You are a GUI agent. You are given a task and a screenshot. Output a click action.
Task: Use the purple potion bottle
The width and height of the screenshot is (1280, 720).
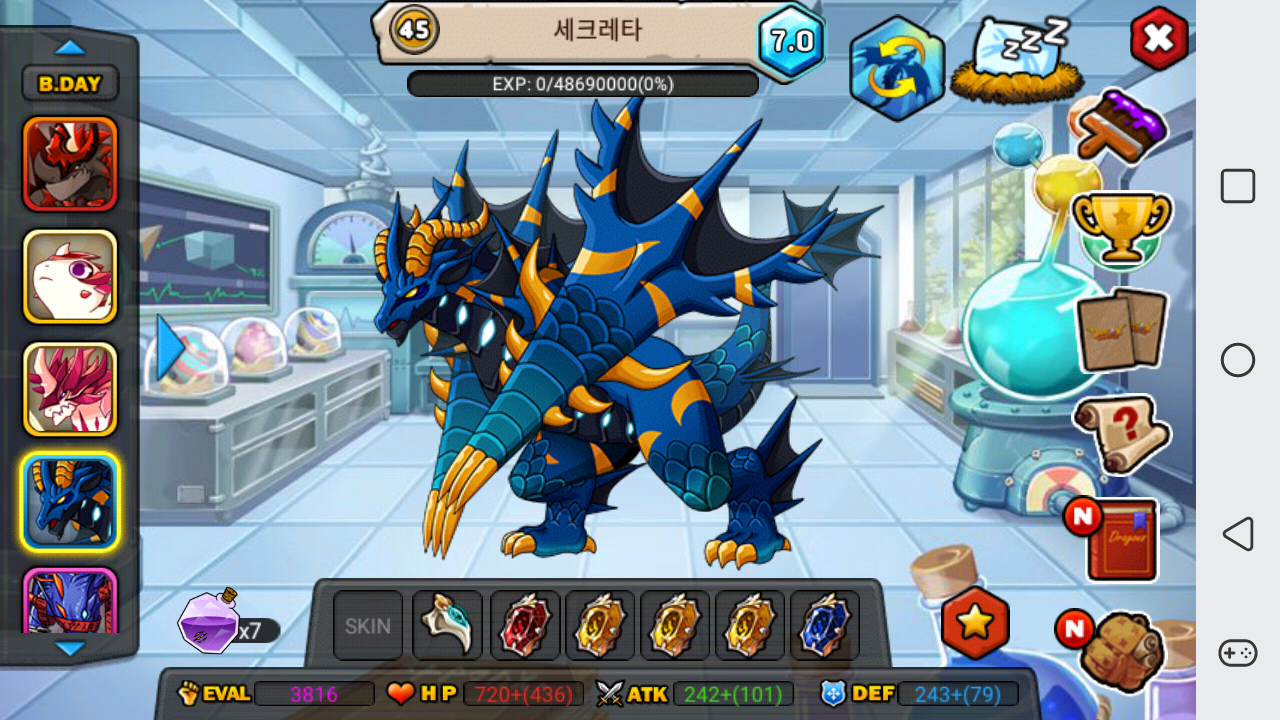click(208, 622)
